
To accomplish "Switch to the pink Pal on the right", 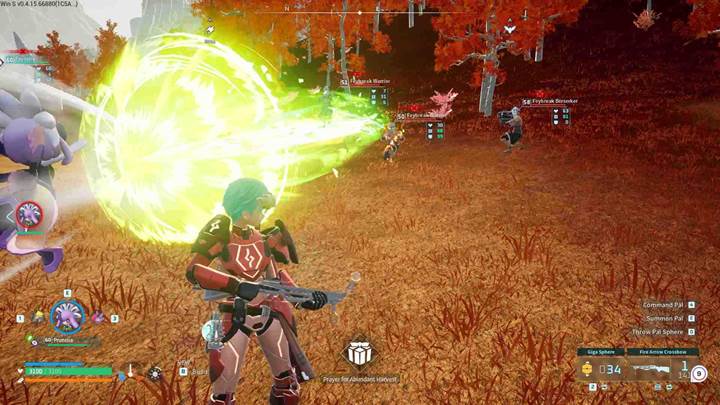I will point(98,317).
